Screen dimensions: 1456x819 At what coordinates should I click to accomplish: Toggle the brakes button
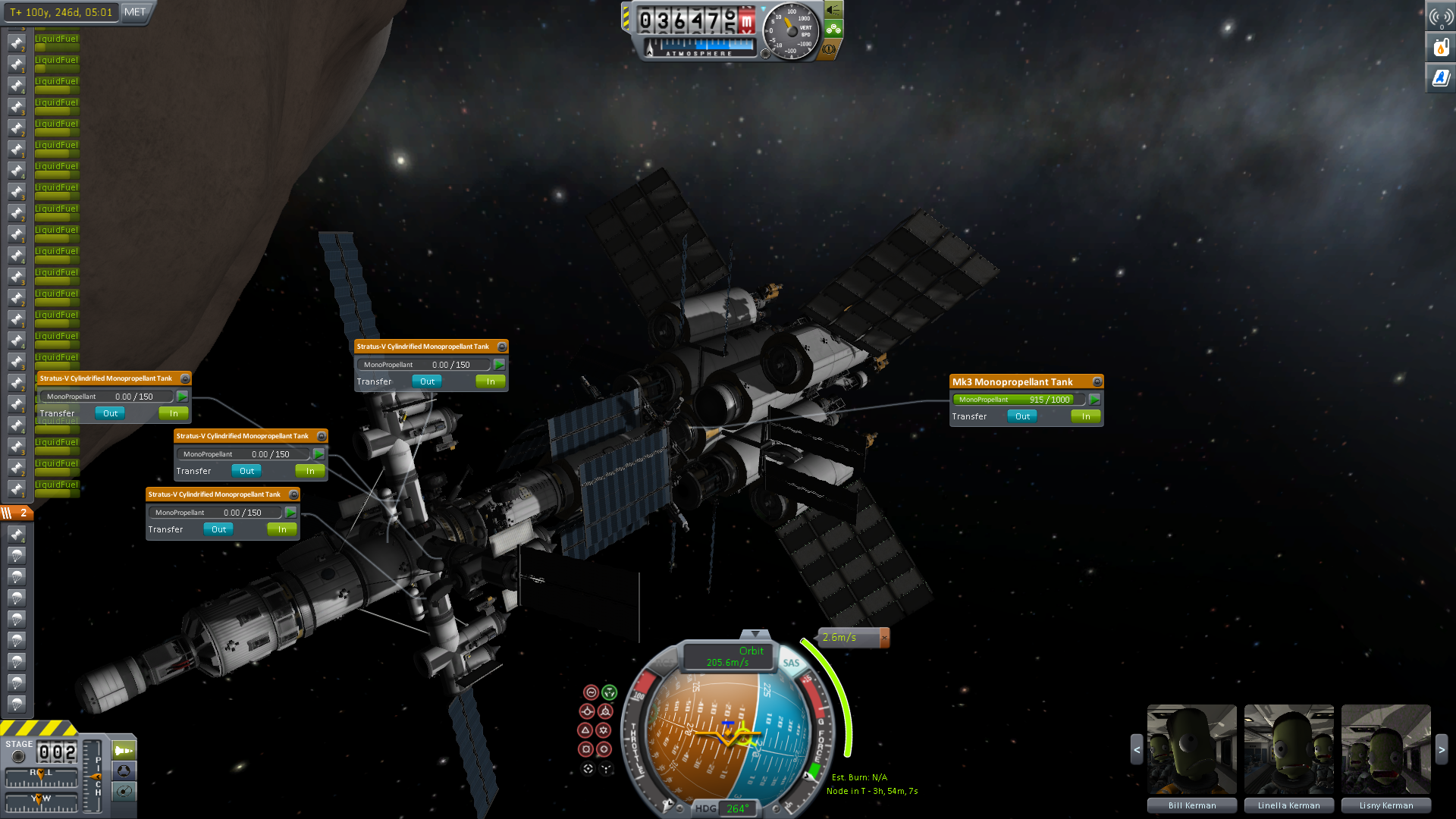[829, 49]
